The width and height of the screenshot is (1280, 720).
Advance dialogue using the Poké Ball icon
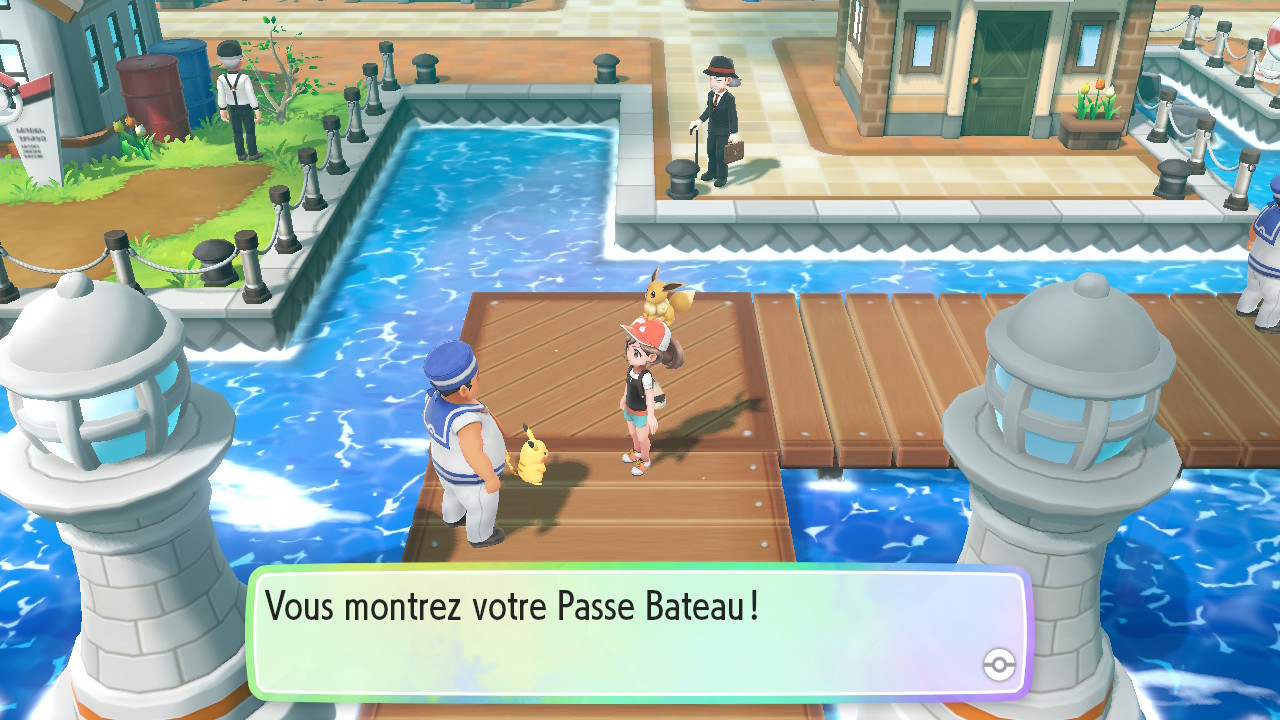[999, 664]
